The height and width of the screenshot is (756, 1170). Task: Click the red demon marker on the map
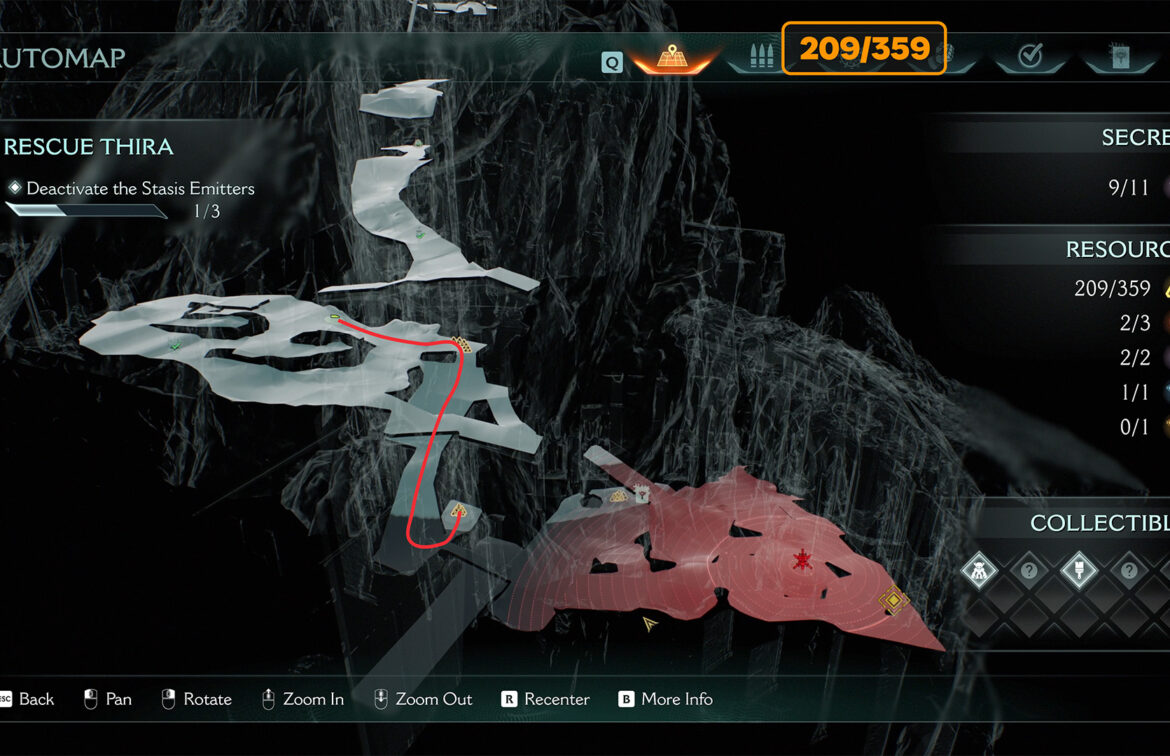[x=801, y=560]
